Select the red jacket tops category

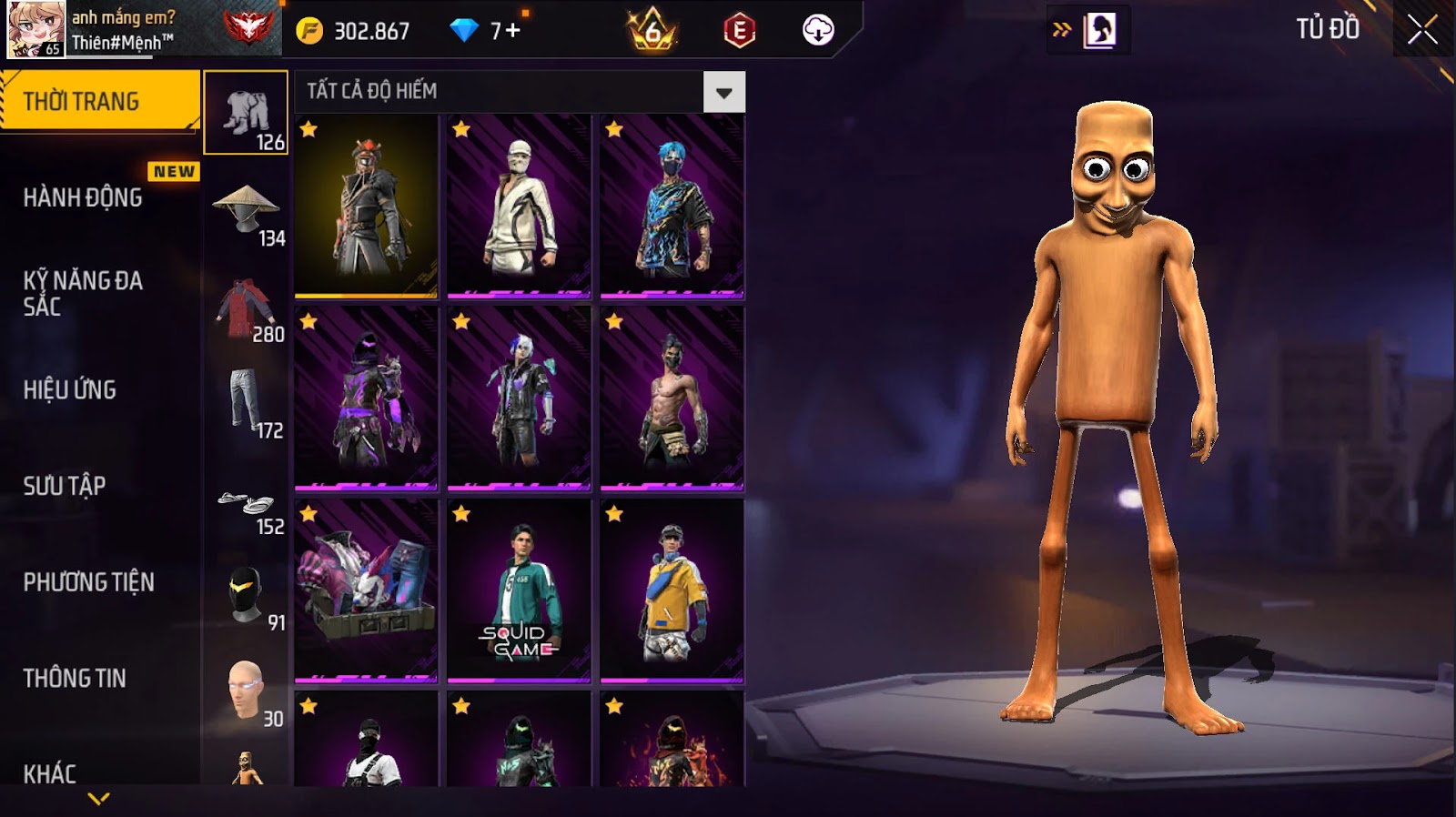246,309
